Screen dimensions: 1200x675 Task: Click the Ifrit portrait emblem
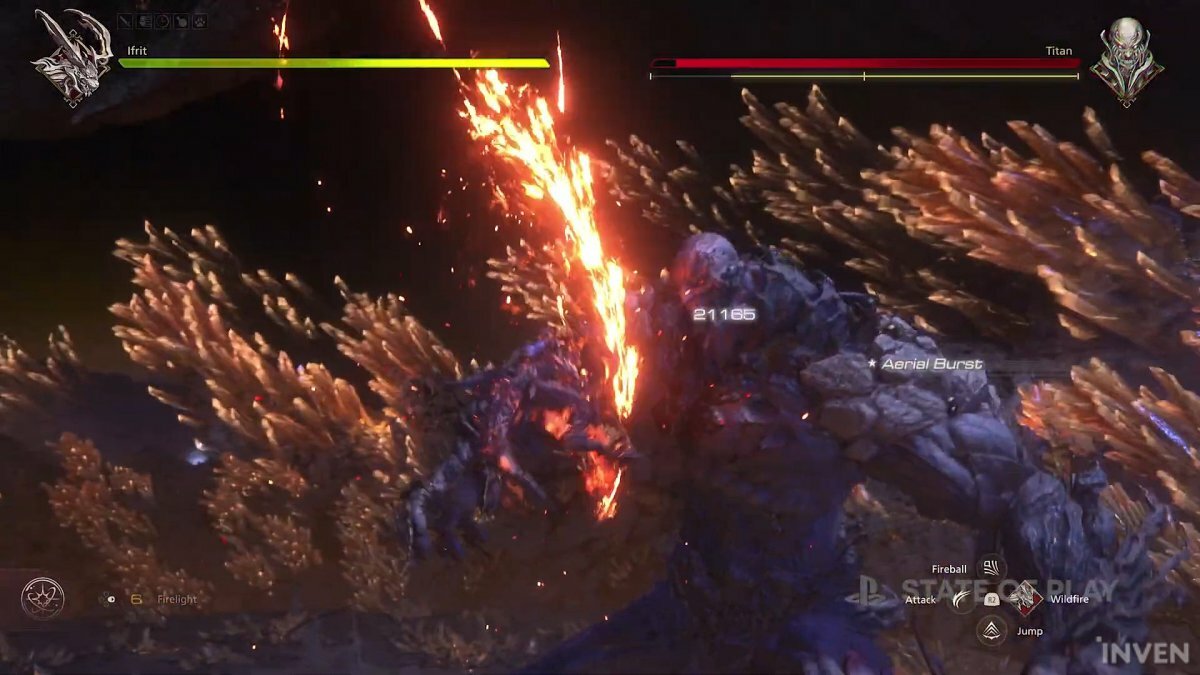coord(70,57)
